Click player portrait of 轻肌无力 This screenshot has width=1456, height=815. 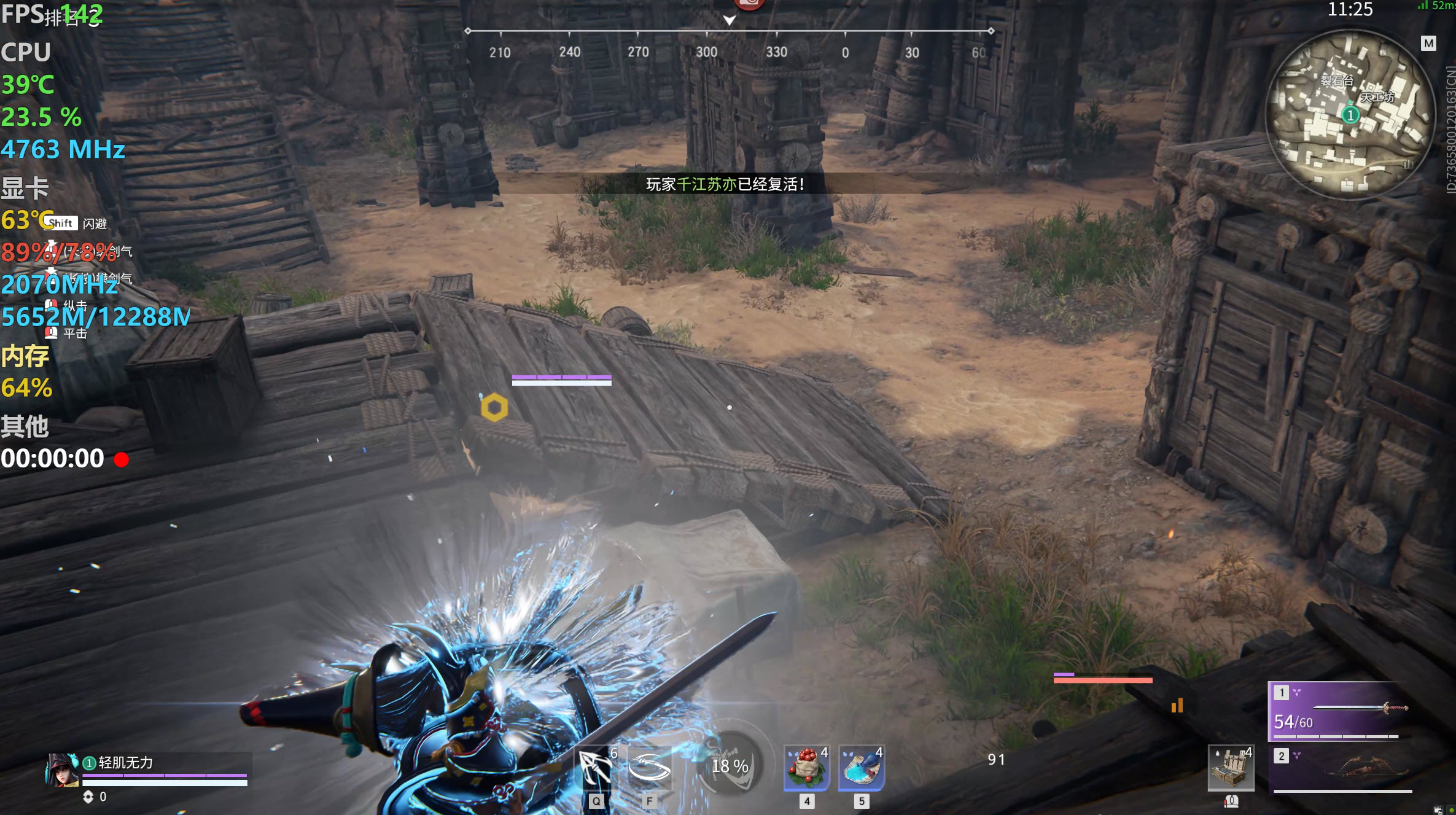point(62,770)
